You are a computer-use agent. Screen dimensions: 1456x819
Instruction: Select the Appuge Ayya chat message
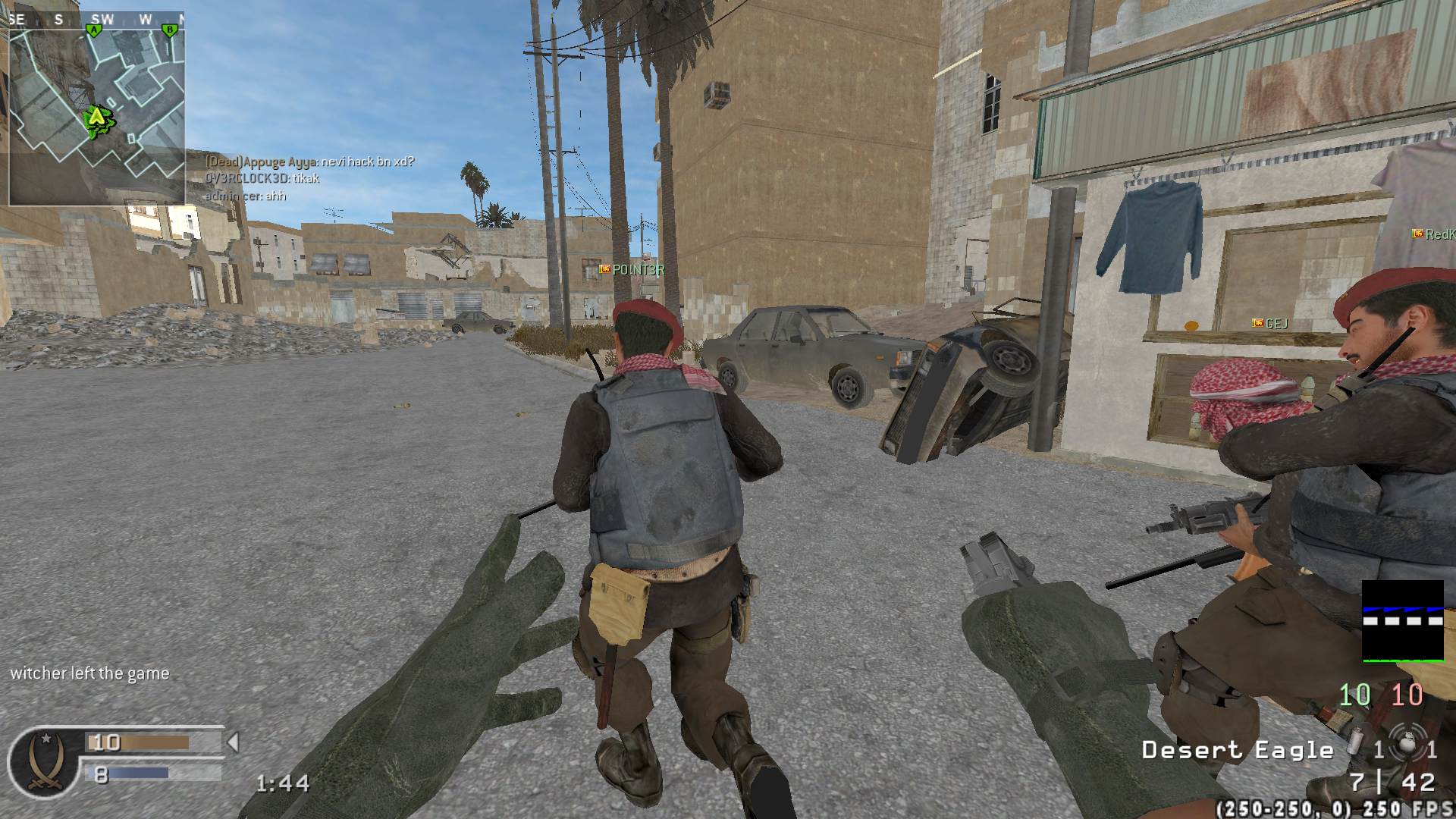pyautogui.click(x=310, y=162)
